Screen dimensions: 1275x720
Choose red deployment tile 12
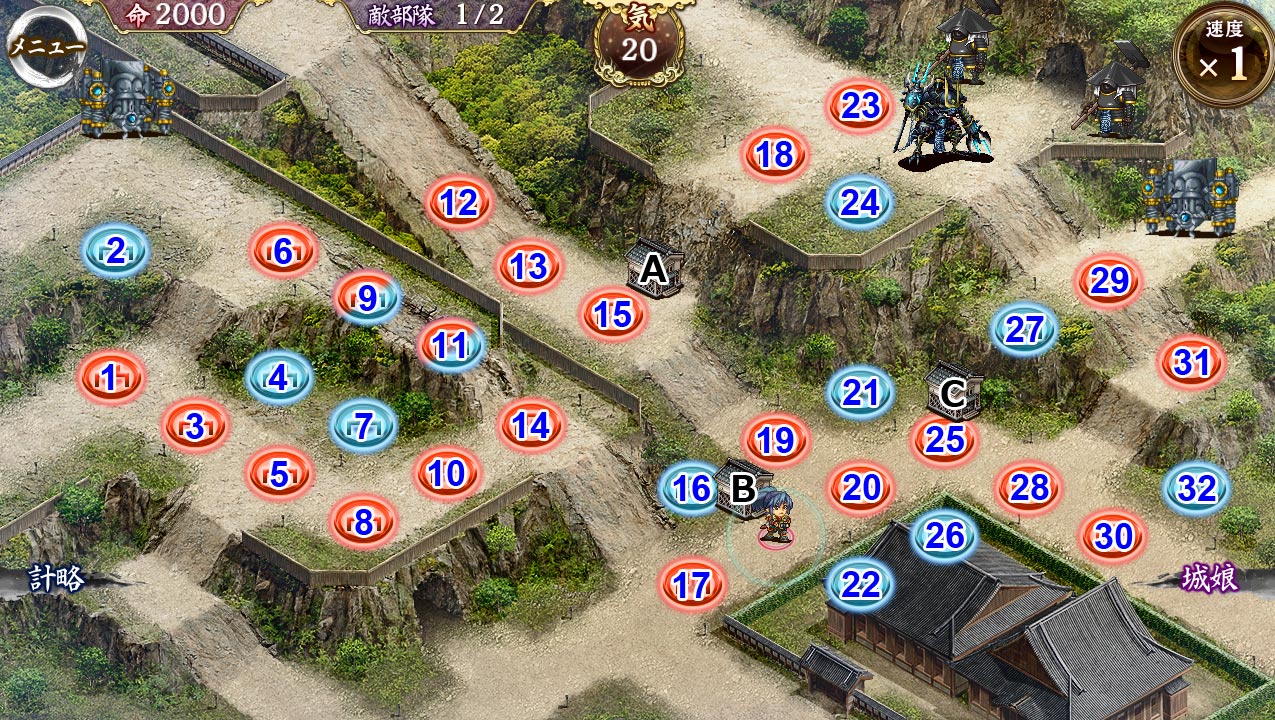point(459,204)
